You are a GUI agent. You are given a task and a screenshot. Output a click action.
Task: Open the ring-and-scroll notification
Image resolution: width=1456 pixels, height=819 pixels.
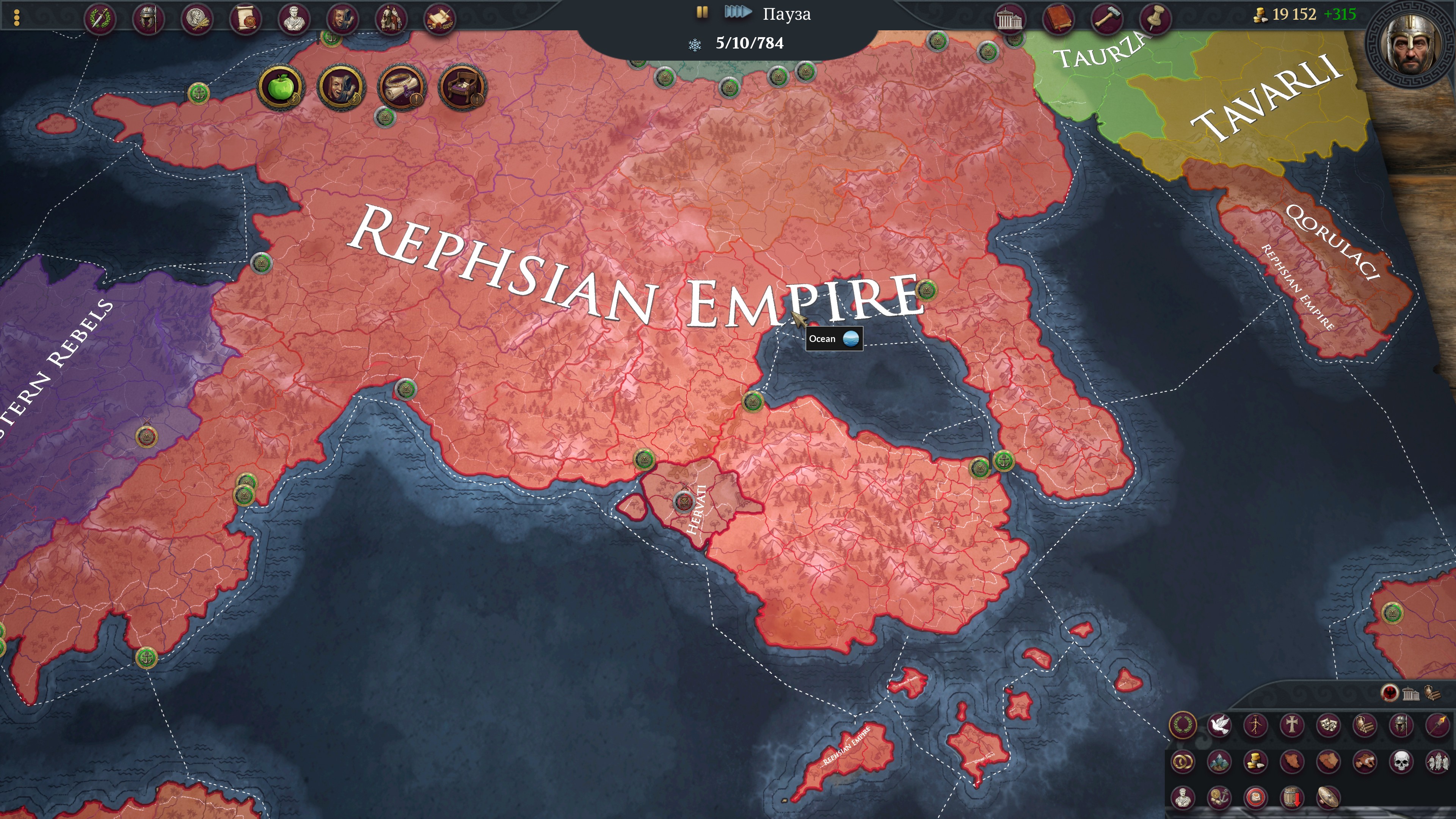(401, 88)
